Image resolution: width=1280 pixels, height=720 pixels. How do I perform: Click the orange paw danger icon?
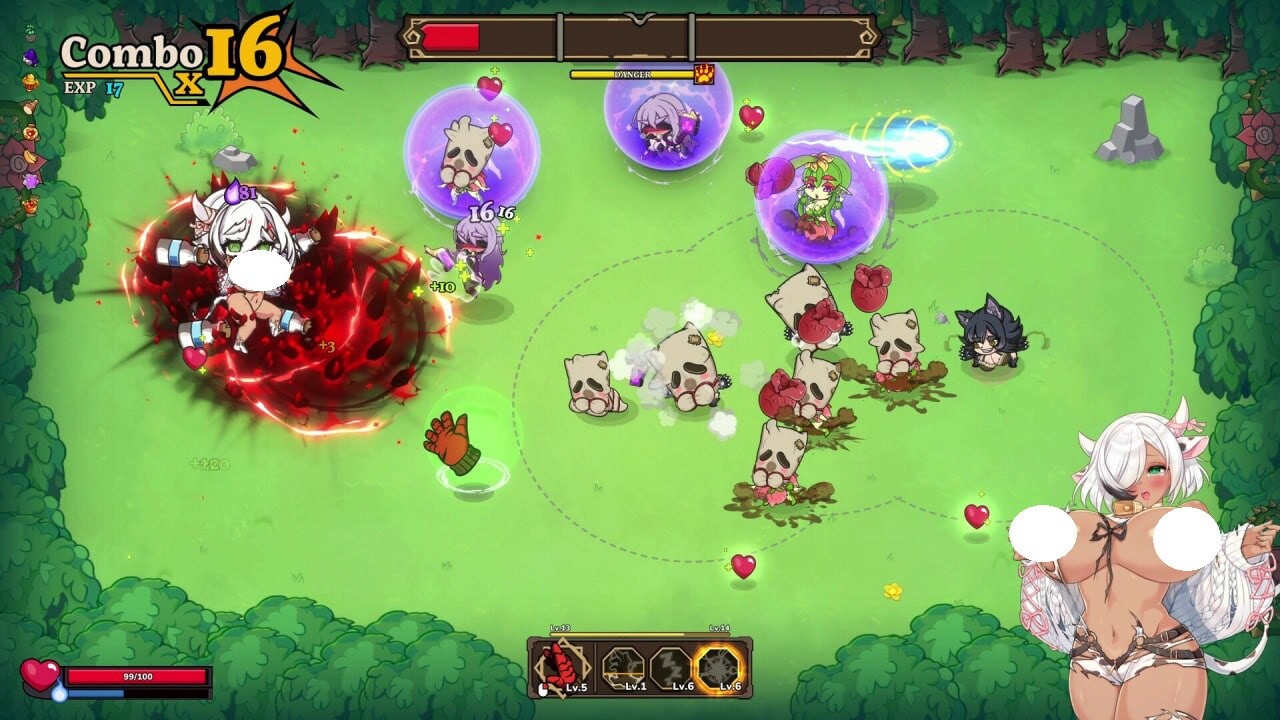(x=704, y=74)
